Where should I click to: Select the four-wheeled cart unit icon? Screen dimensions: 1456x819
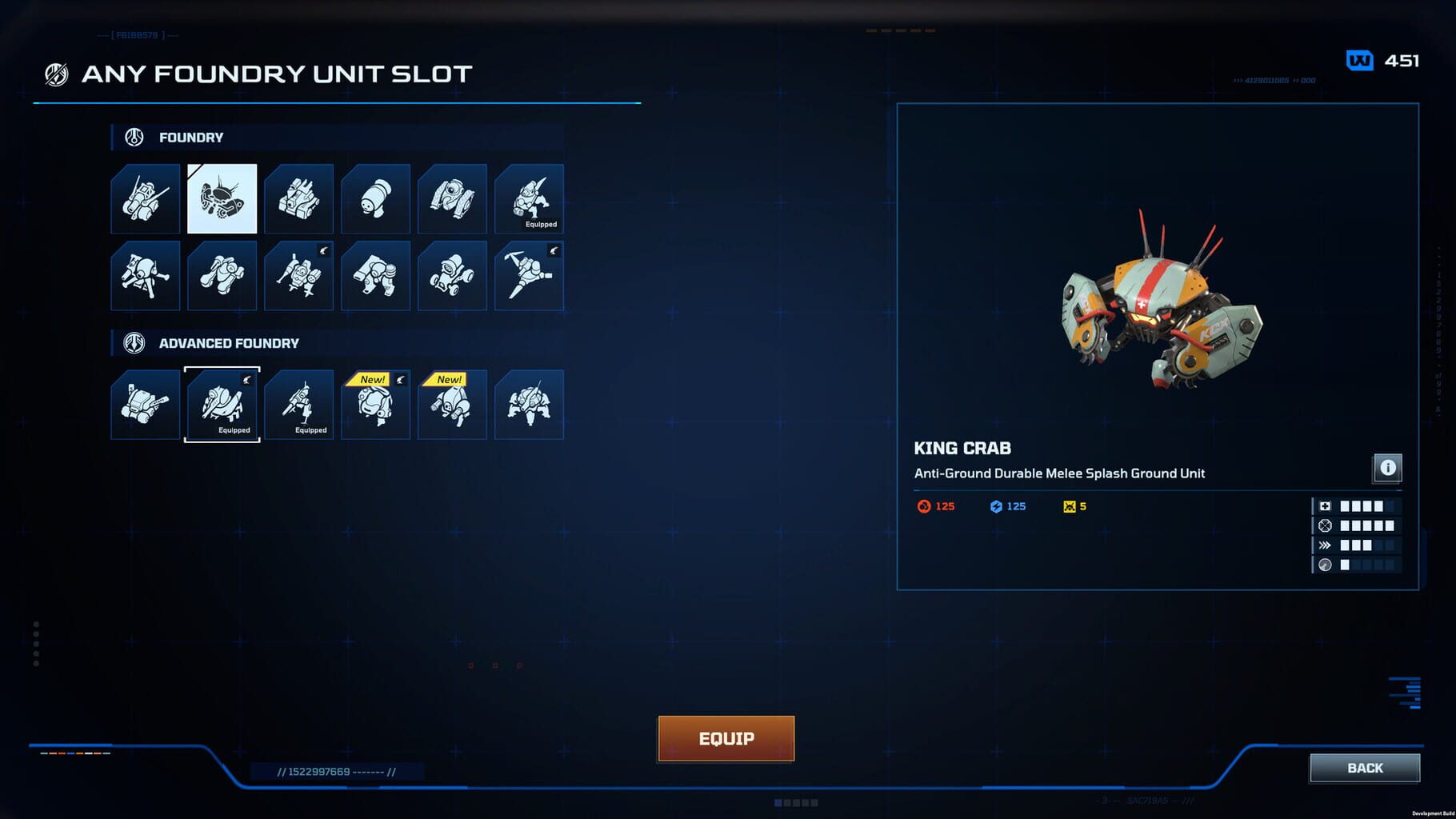point(452,275)
